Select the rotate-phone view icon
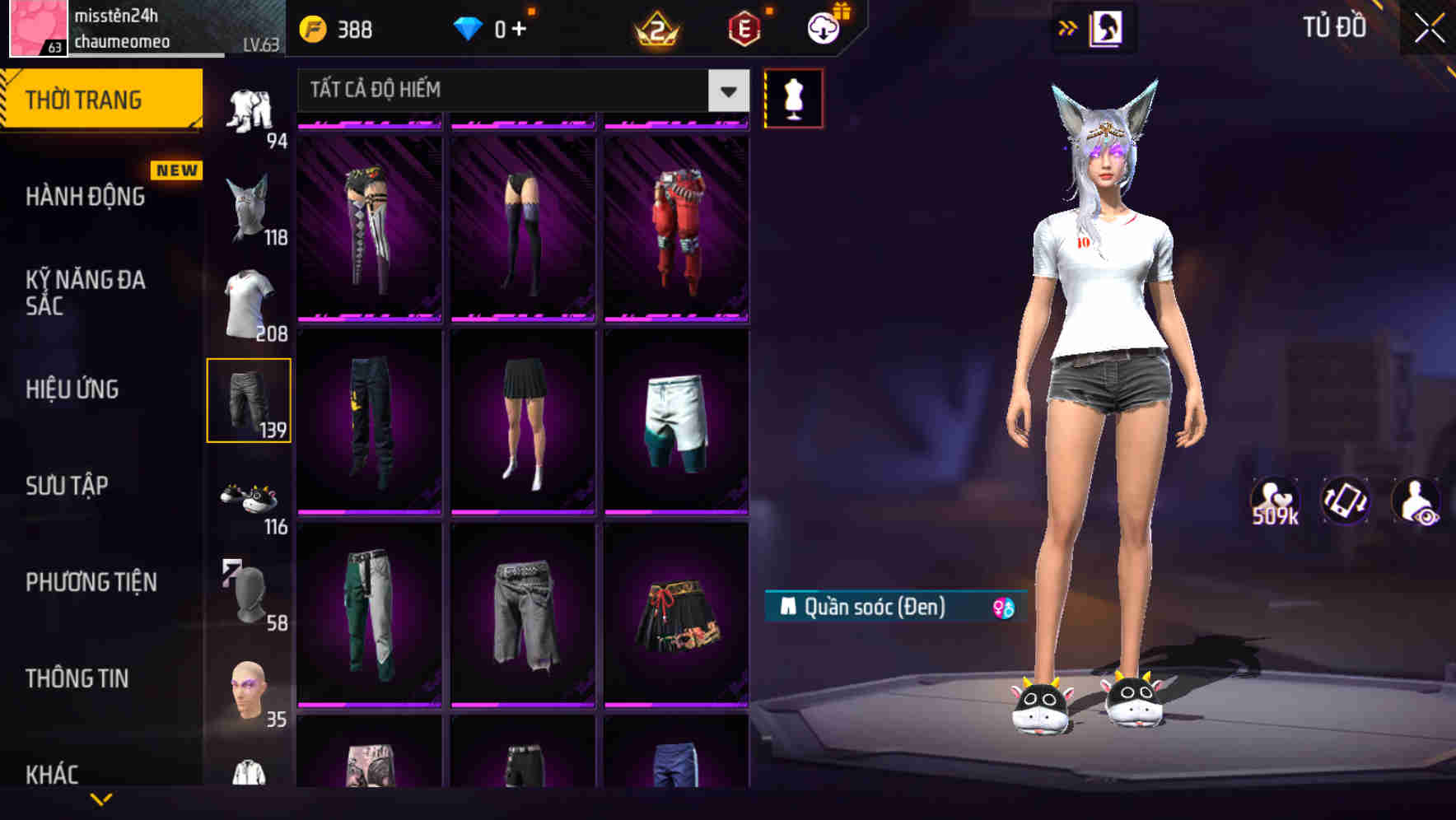The image size is (1456, 820). (x=1346, y=501)
